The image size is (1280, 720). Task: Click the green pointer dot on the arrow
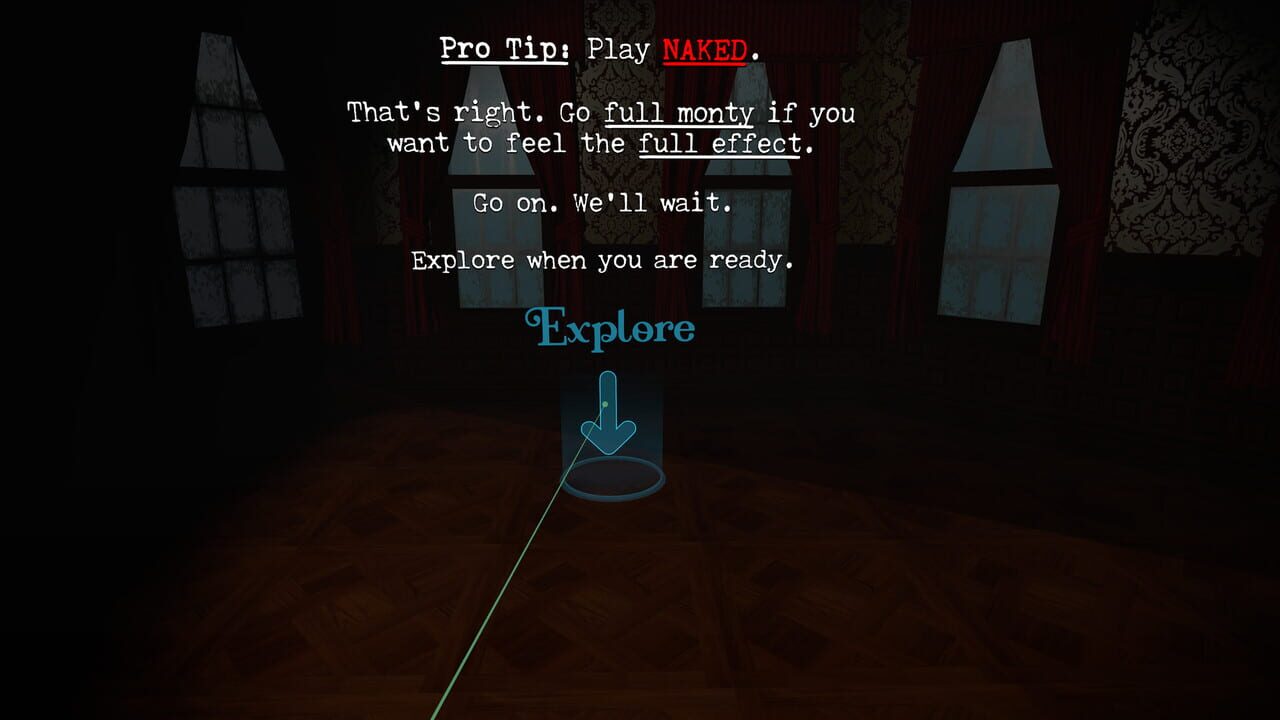(x=604, y=403)
